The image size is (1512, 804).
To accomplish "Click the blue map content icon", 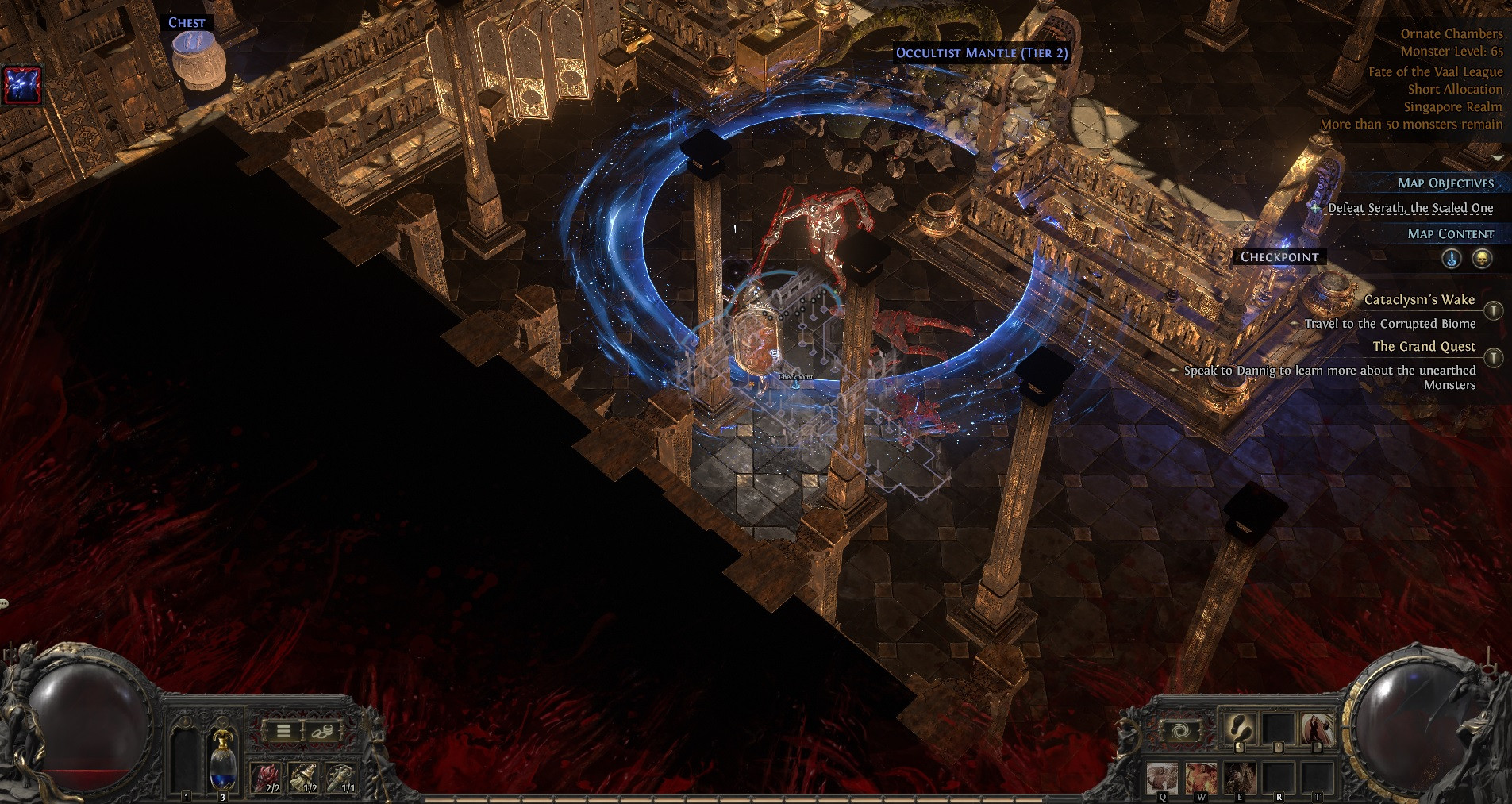I will (x=1452, y=259).
